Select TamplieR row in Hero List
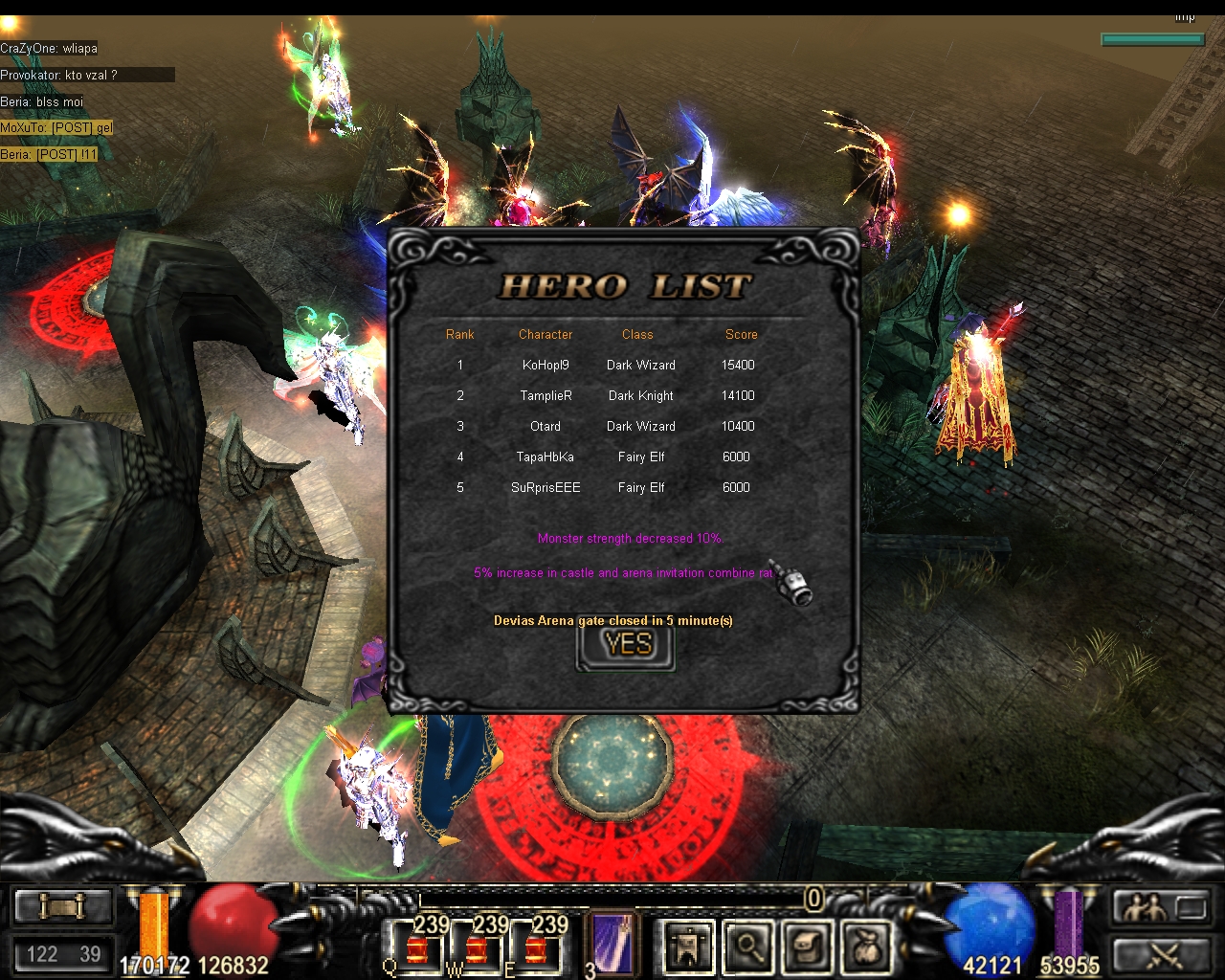 tap(546, 395)
